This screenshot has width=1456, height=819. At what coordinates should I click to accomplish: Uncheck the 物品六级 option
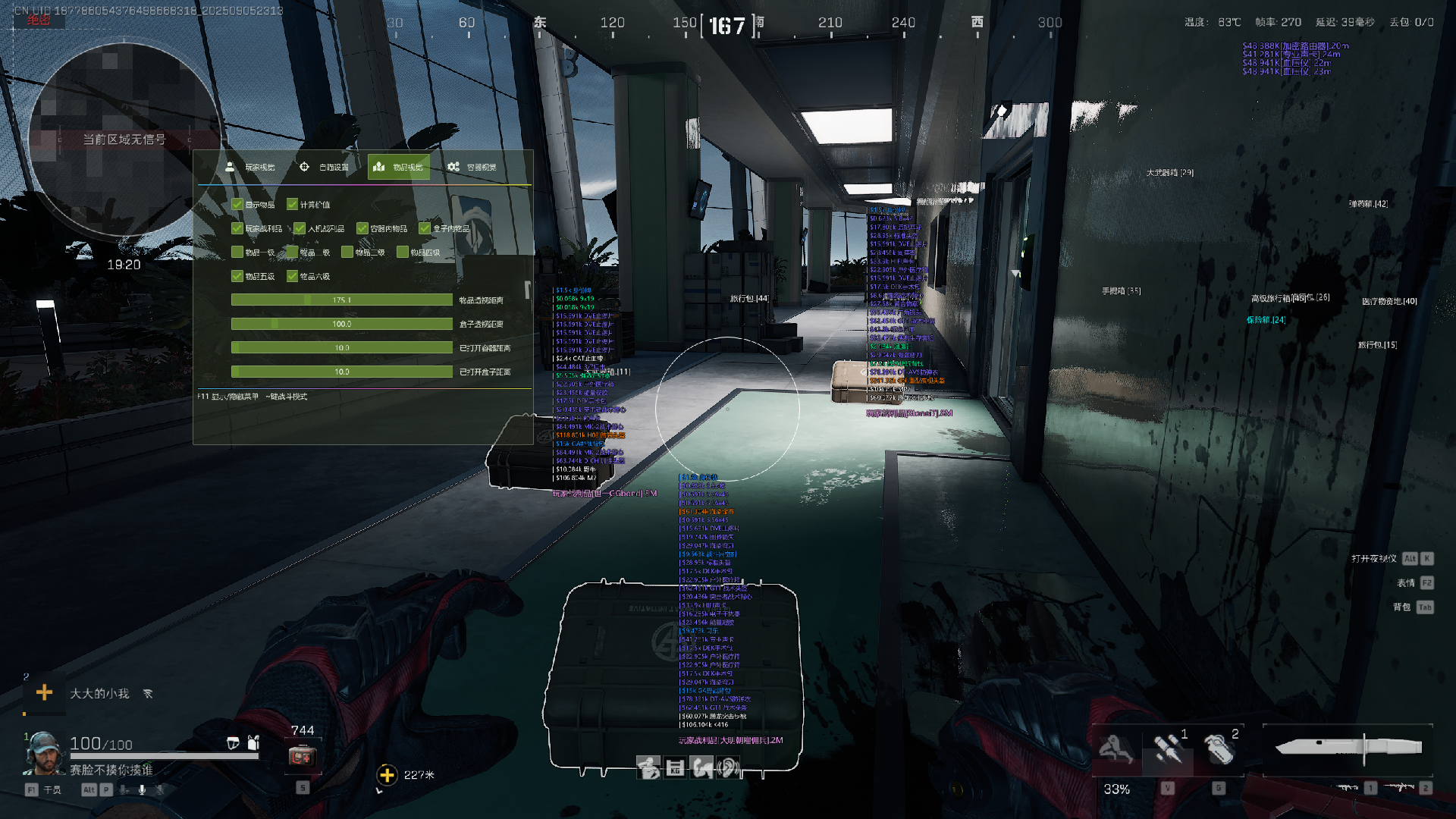tap(292, 276)
